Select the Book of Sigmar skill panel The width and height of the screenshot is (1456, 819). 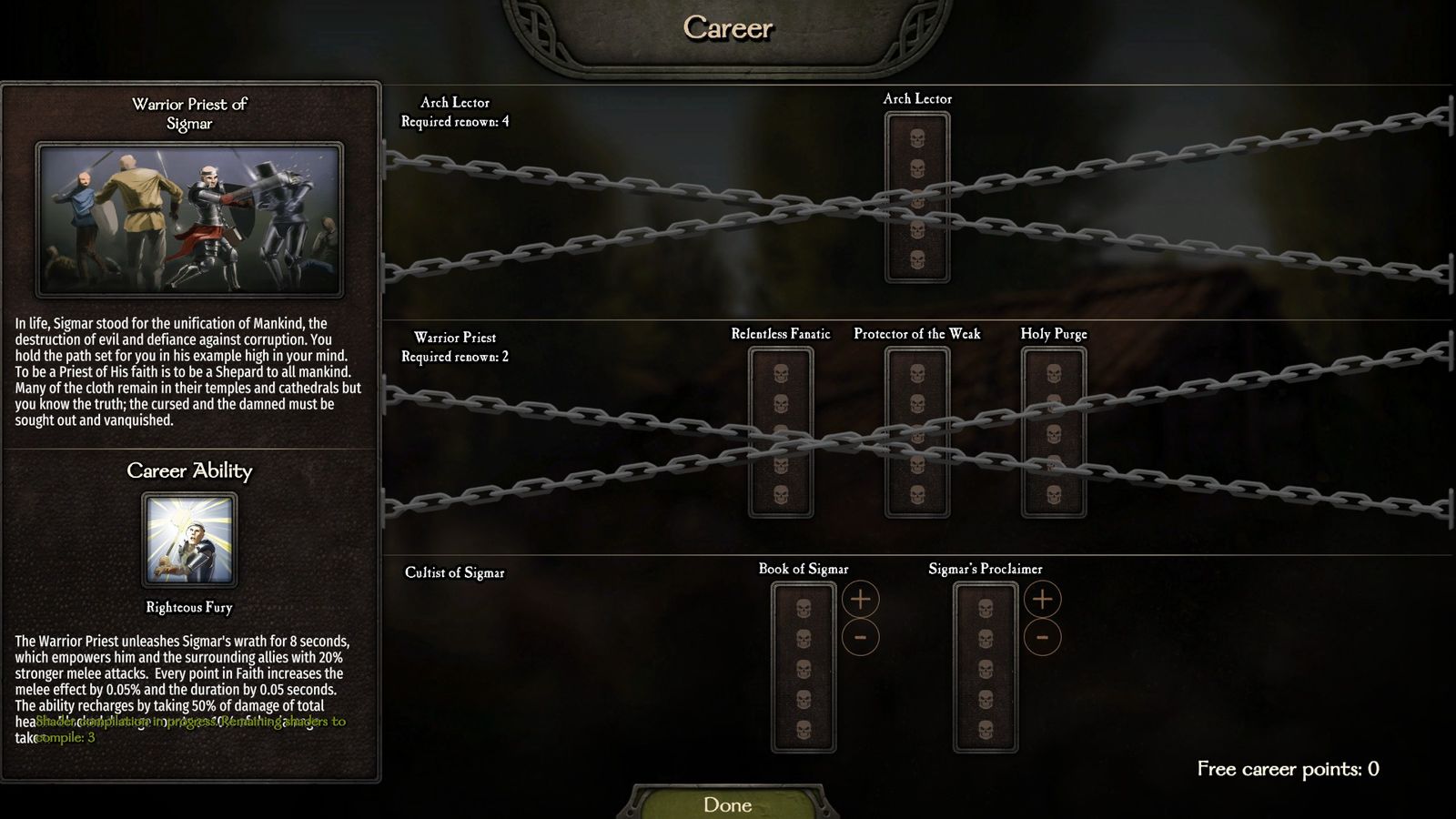pos(804,668)
